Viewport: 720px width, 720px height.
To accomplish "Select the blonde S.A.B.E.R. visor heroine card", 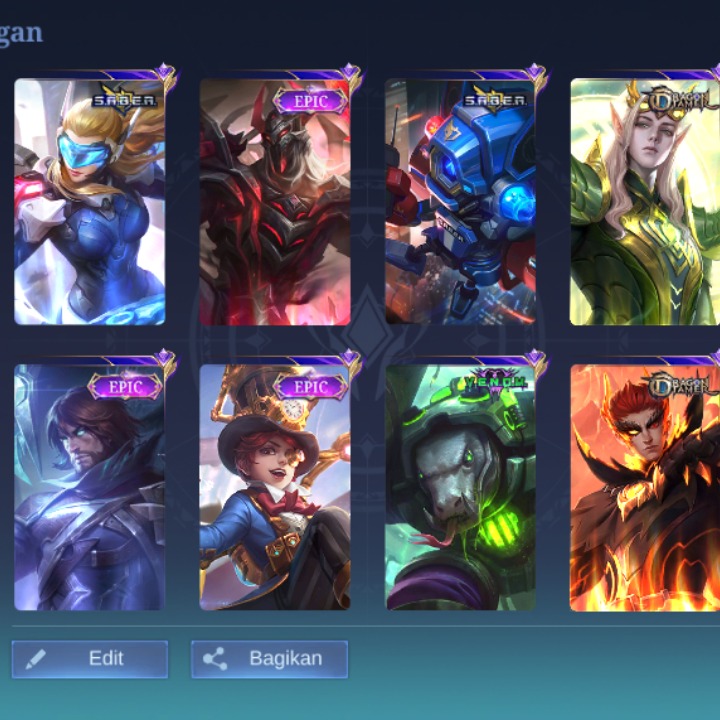I will pyautogui.click(x=90, y=202).
